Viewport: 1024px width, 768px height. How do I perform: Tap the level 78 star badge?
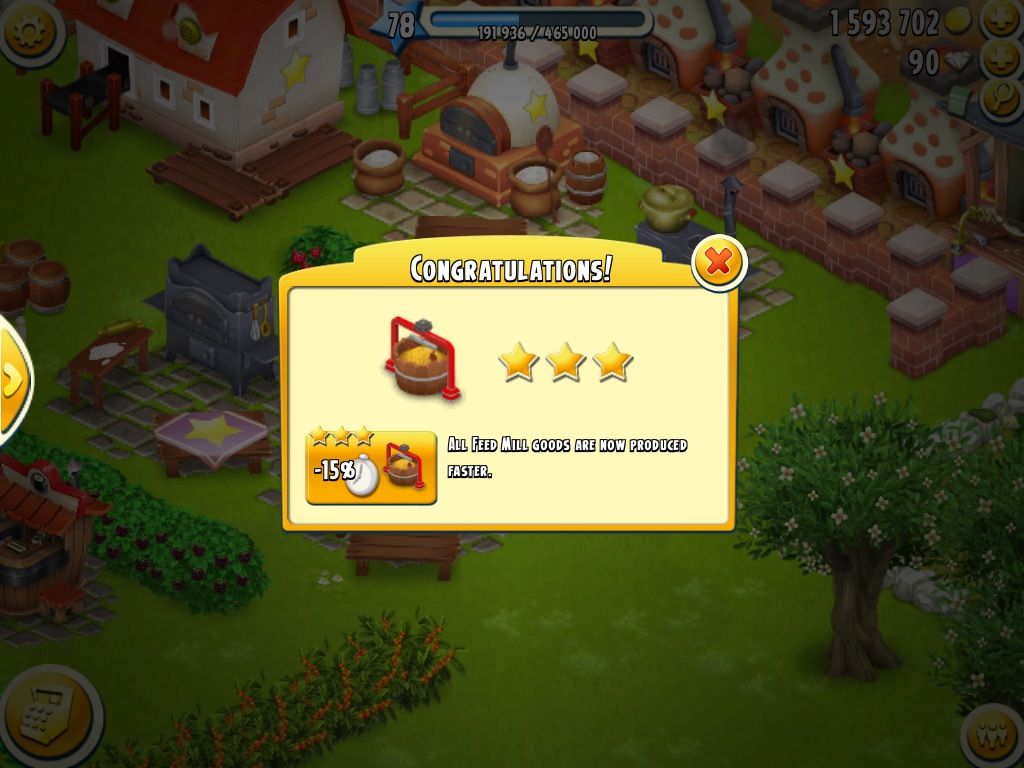point(398,24)
